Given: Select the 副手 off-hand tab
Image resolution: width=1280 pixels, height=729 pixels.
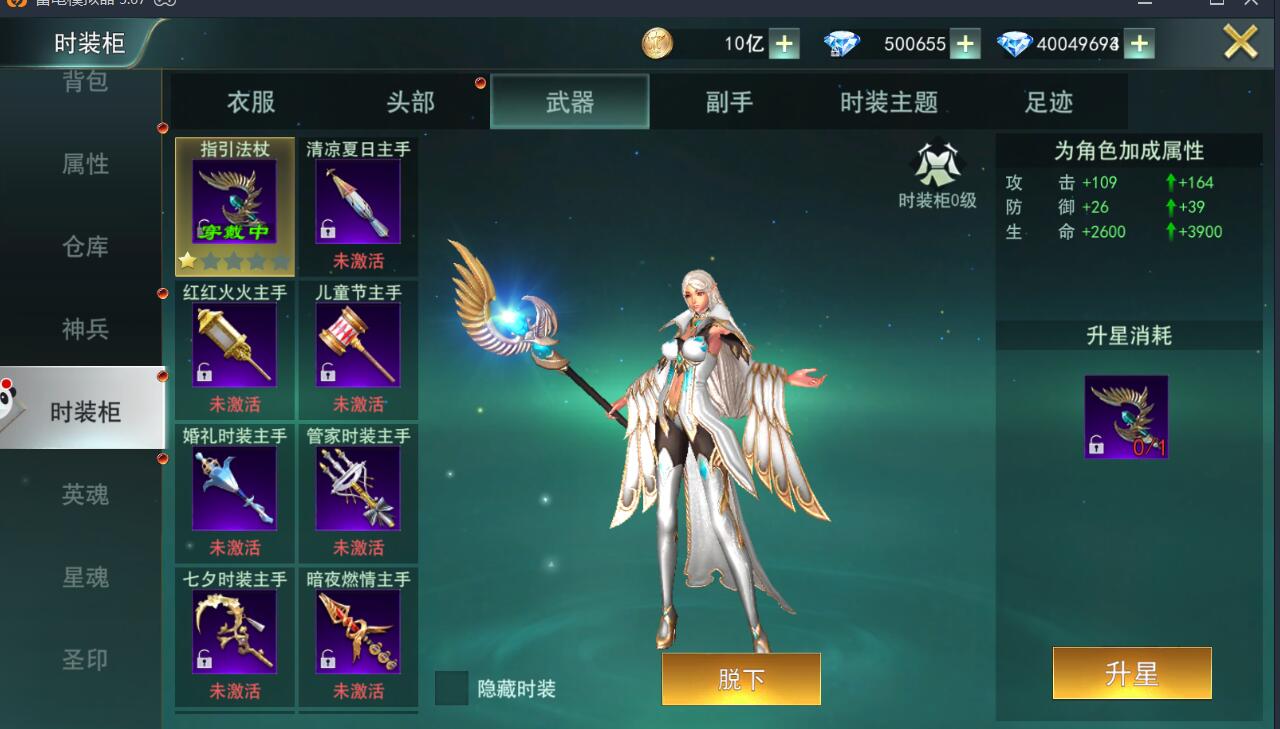Looking at the screenshot, I should (x=729, y=102).
